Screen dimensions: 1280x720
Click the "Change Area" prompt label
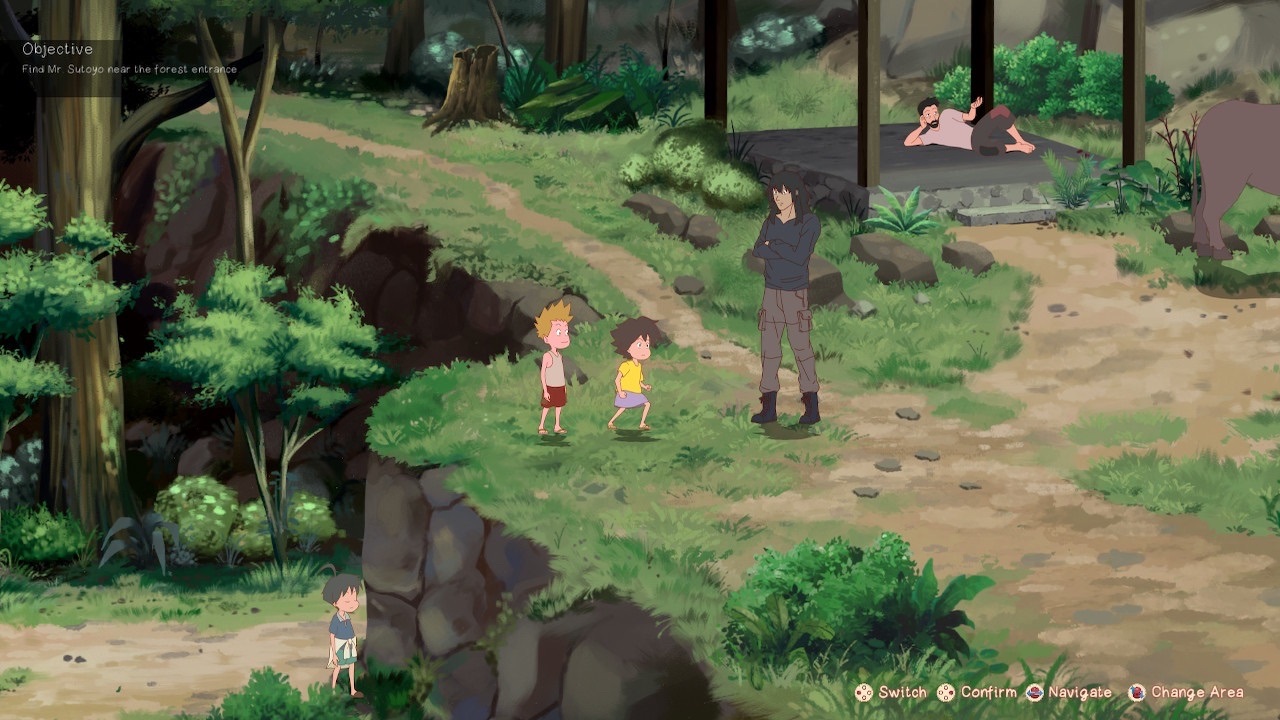coord(1196,691)
